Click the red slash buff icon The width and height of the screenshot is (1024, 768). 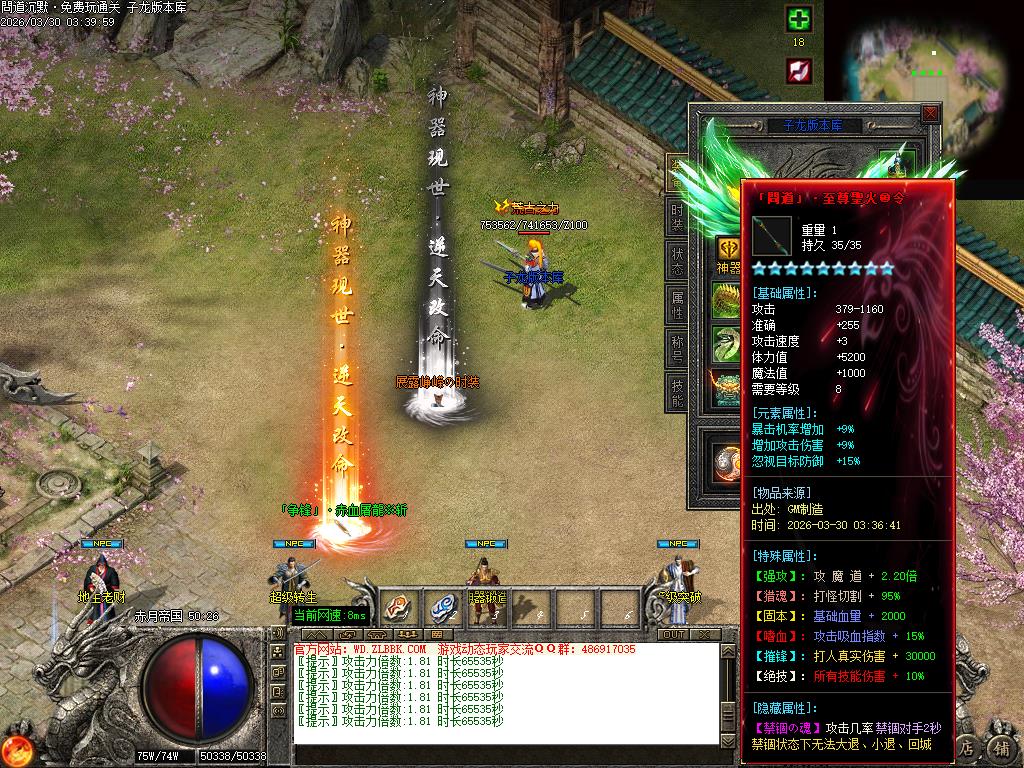pos(798,70)
